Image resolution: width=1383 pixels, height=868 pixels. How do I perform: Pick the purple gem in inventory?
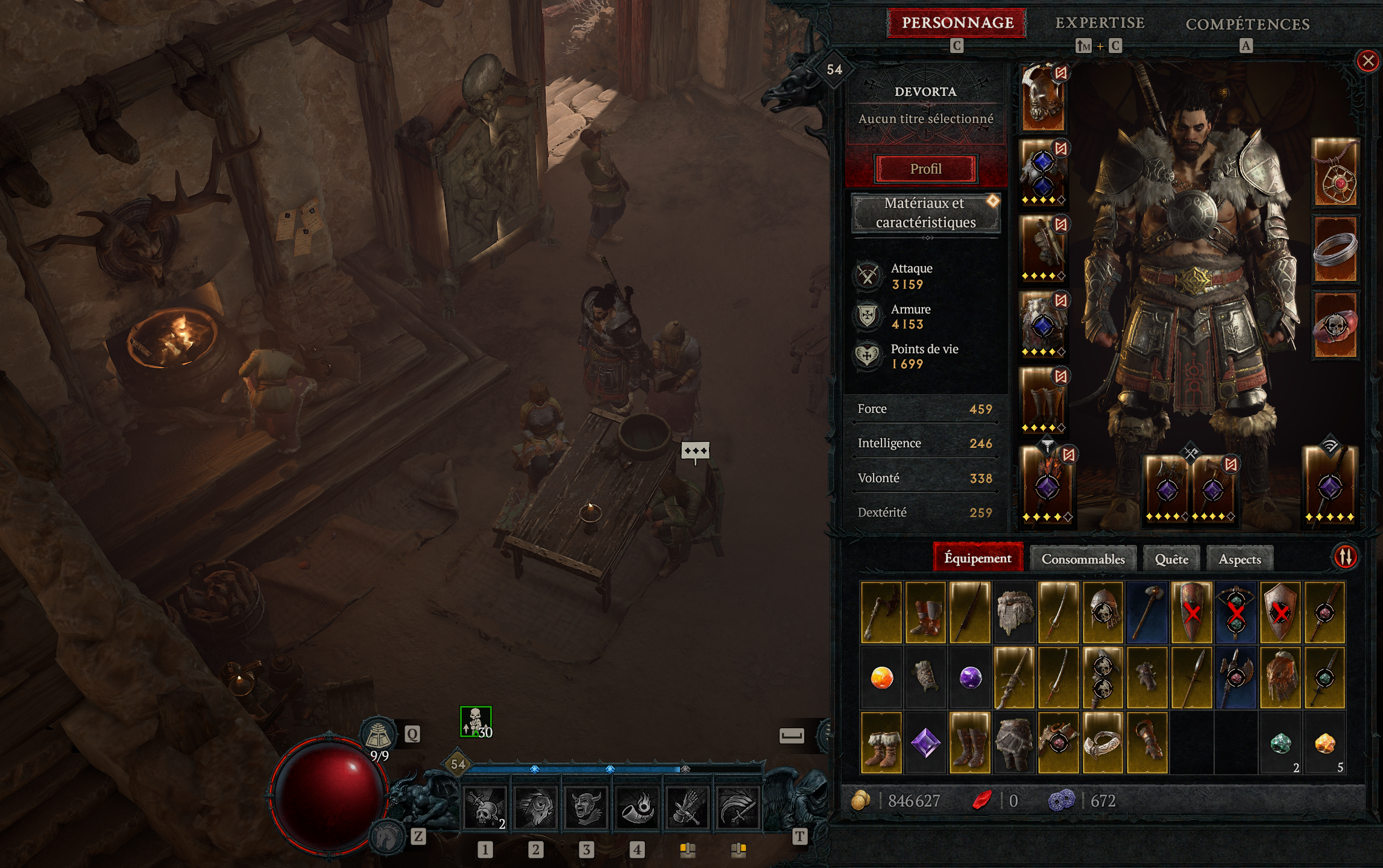click(925, 743)
